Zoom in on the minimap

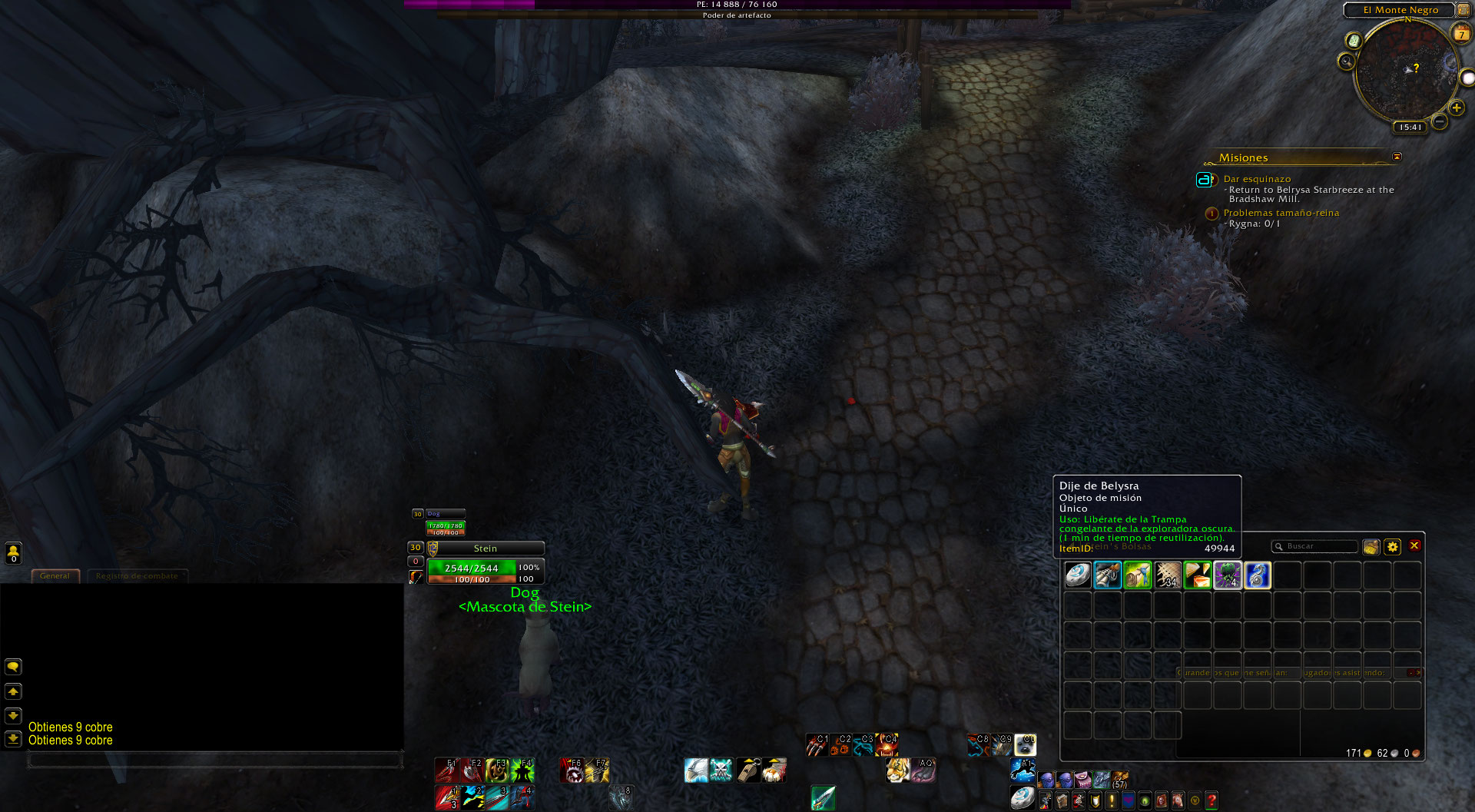pyautogui.click(x=1456, y=108)
